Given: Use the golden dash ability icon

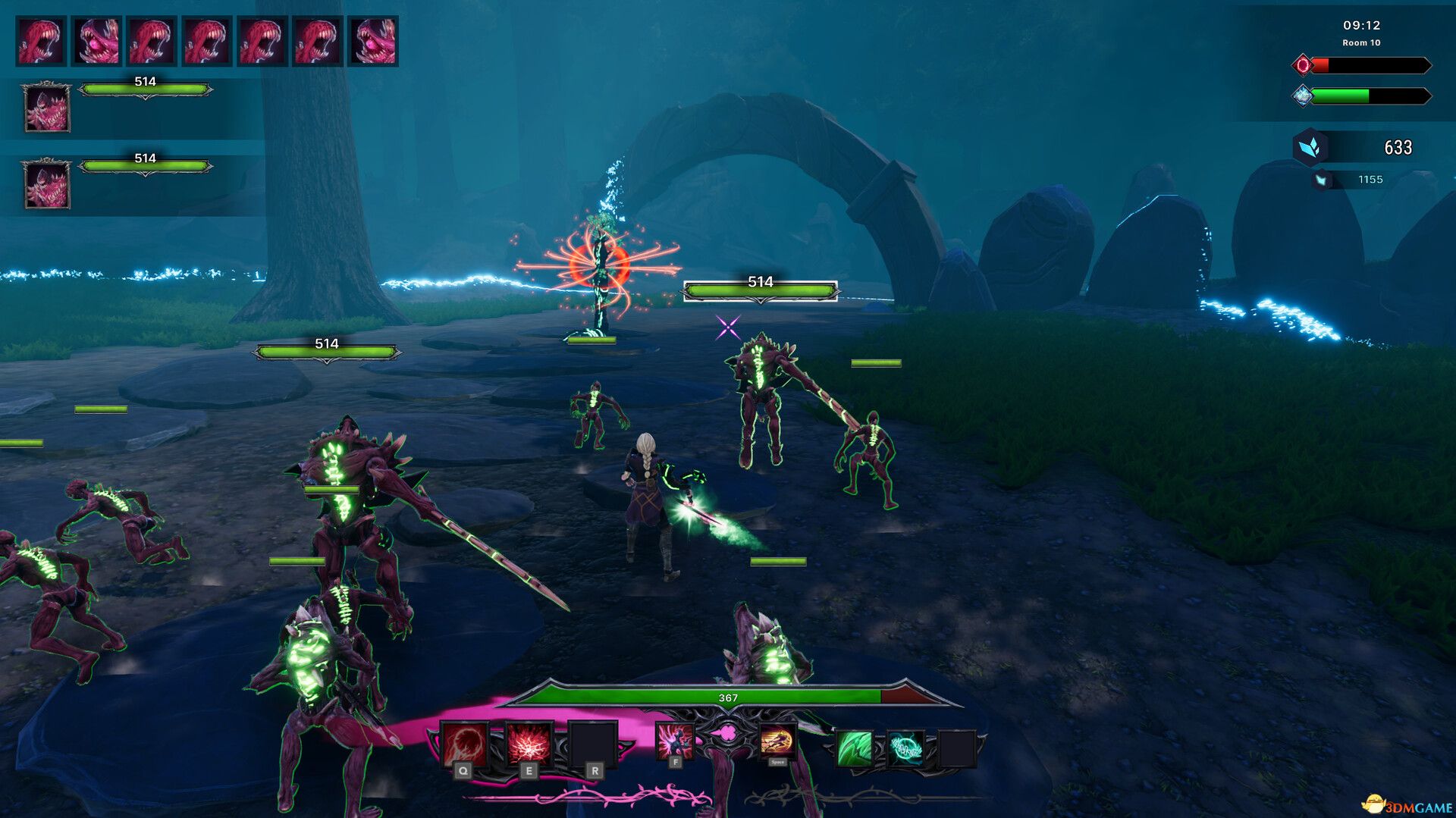Looking at the screenshot, I should (777, 740).
